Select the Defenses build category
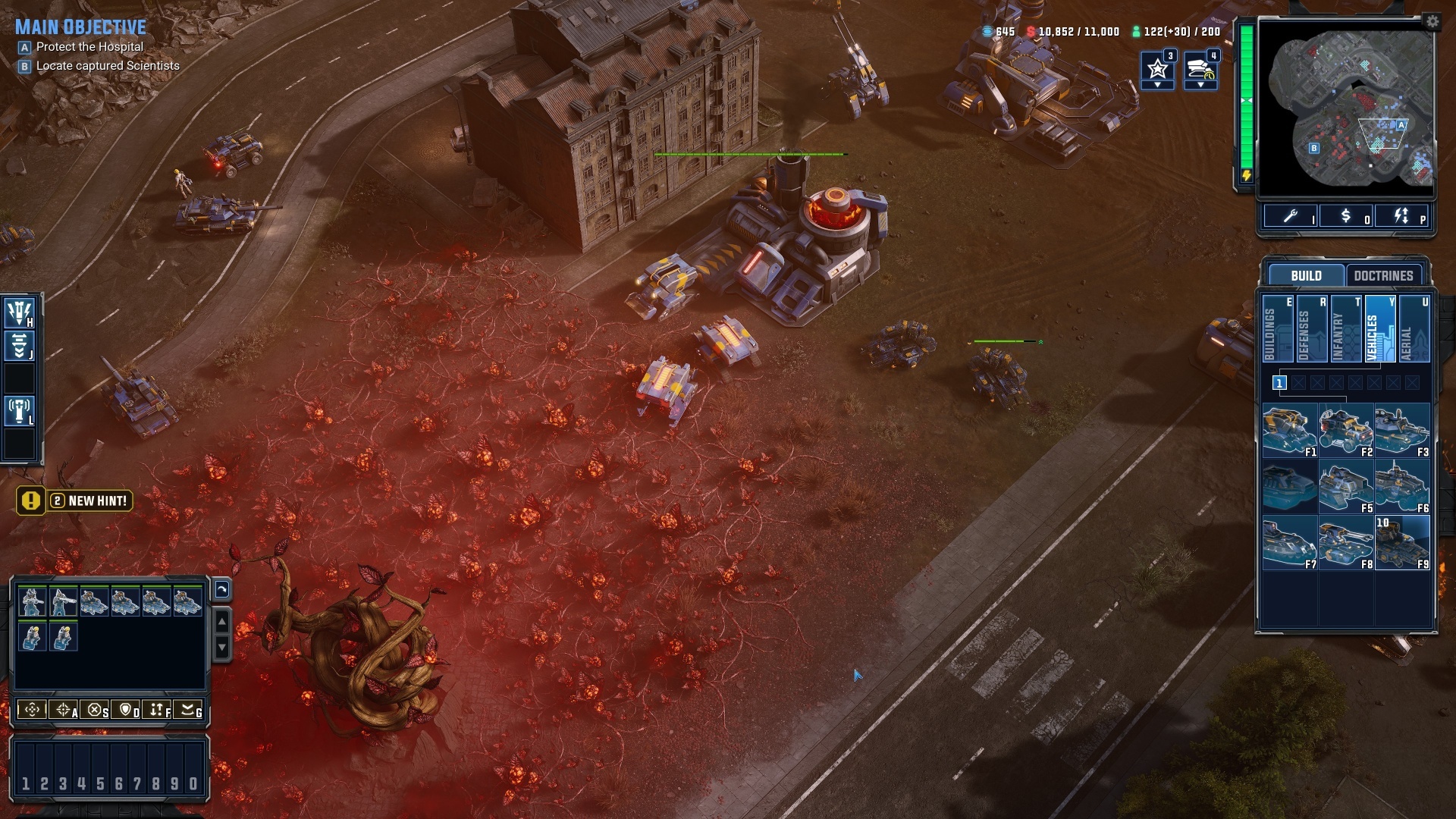This screenshot has height=819, width=1456. (1311, 329)
